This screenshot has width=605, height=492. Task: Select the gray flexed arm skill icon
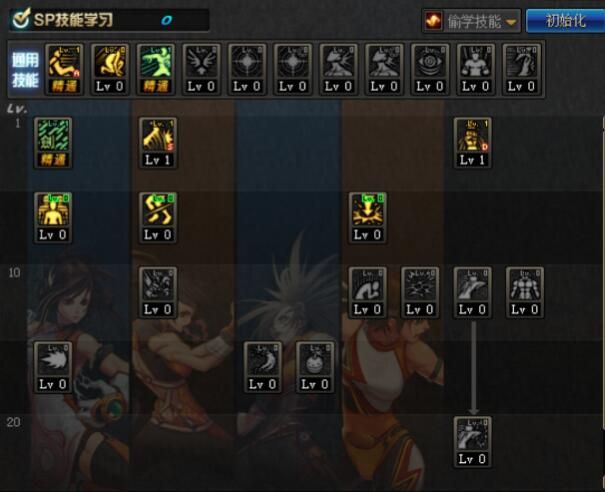367,285
